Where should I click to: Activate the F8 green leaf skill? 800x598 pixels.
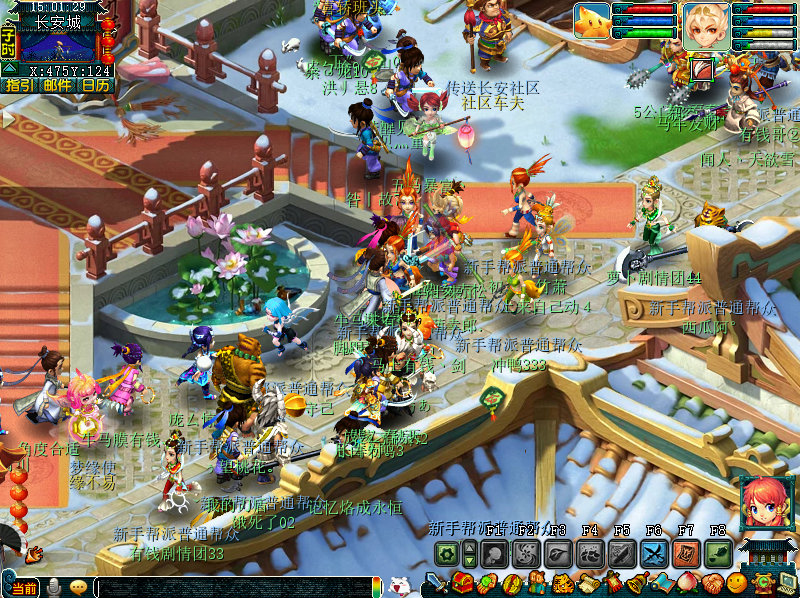point(717,553)
